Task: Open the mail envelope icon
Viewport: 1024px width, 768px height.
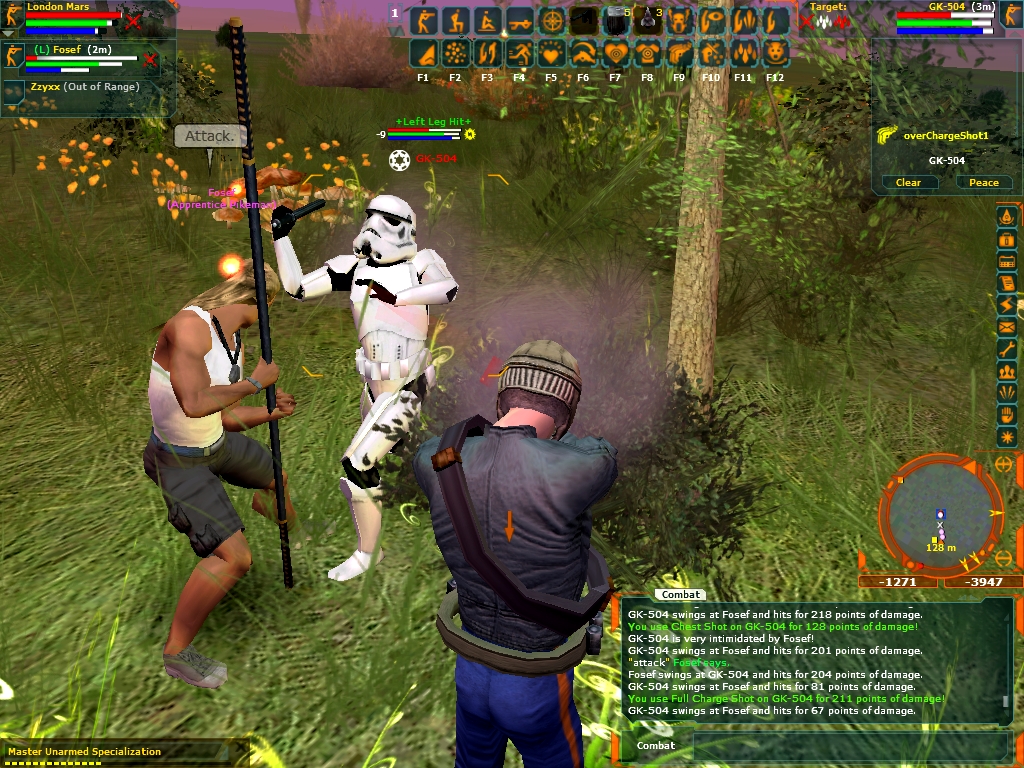Action: click(1006, 327)
